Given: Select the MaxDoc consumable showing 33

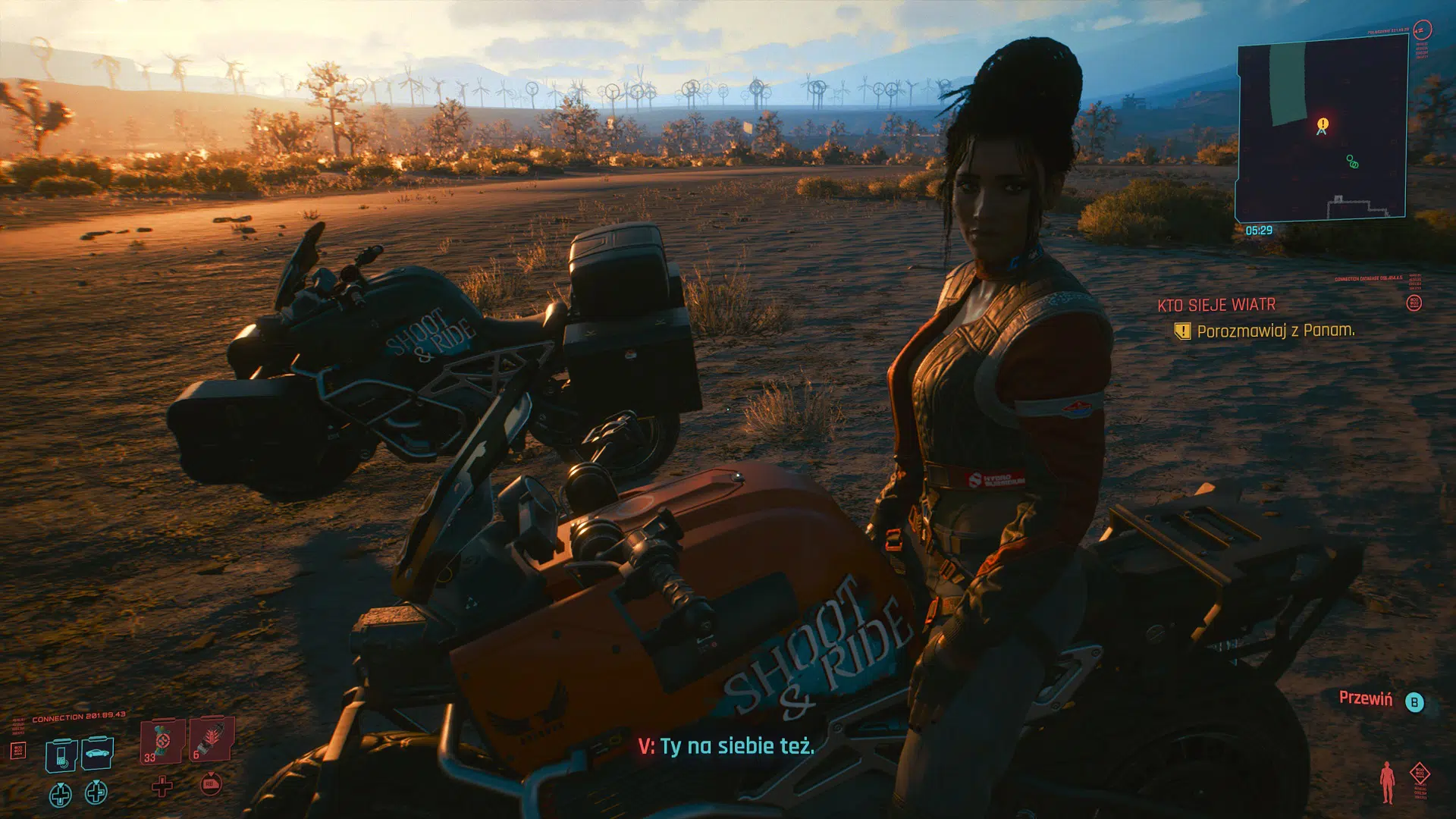Looking at the screenshot, I should click(x=162, y=742).
